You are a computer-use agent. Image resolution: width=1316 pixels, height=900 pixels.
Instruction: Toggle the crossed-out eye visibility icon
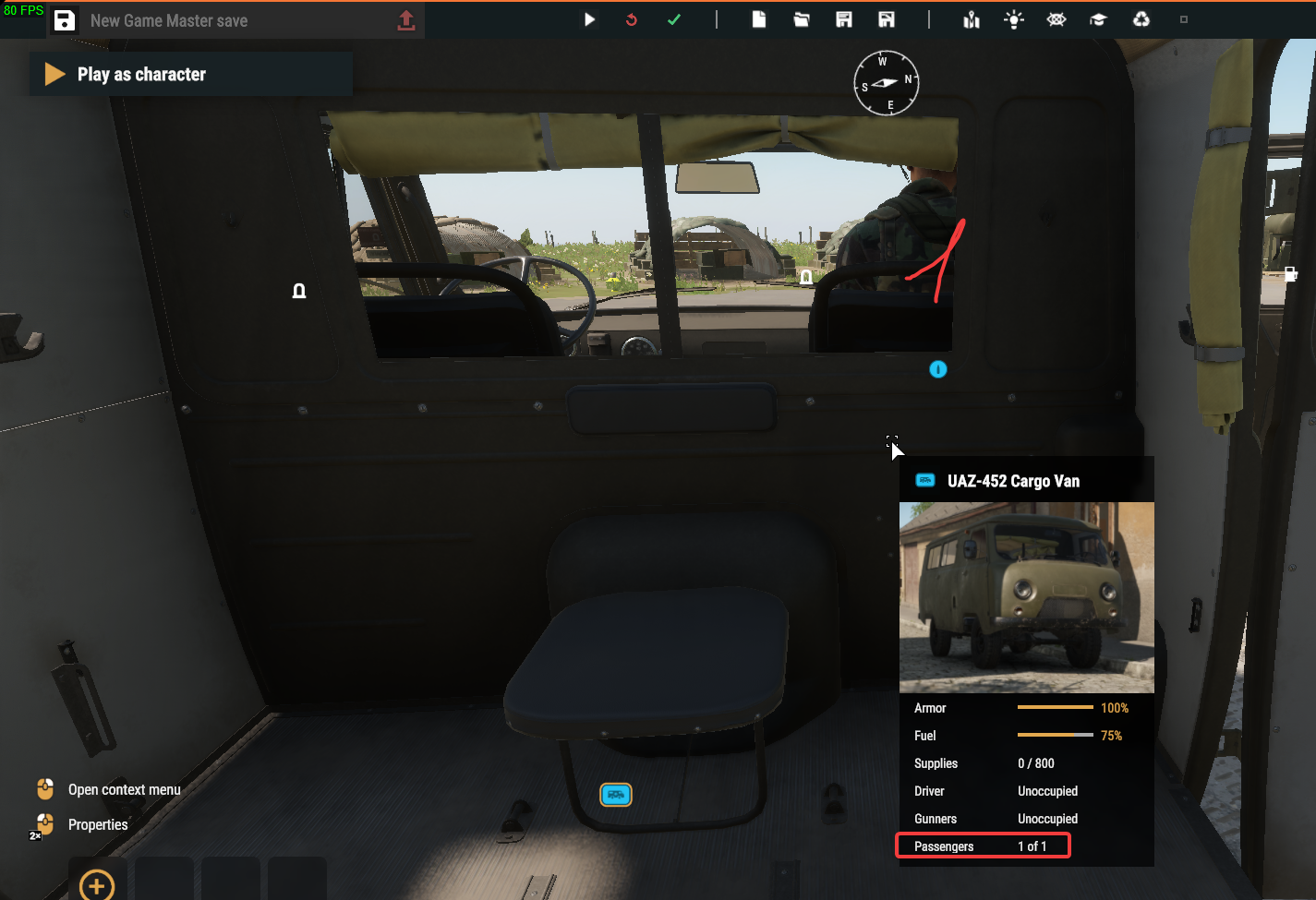1056,19
